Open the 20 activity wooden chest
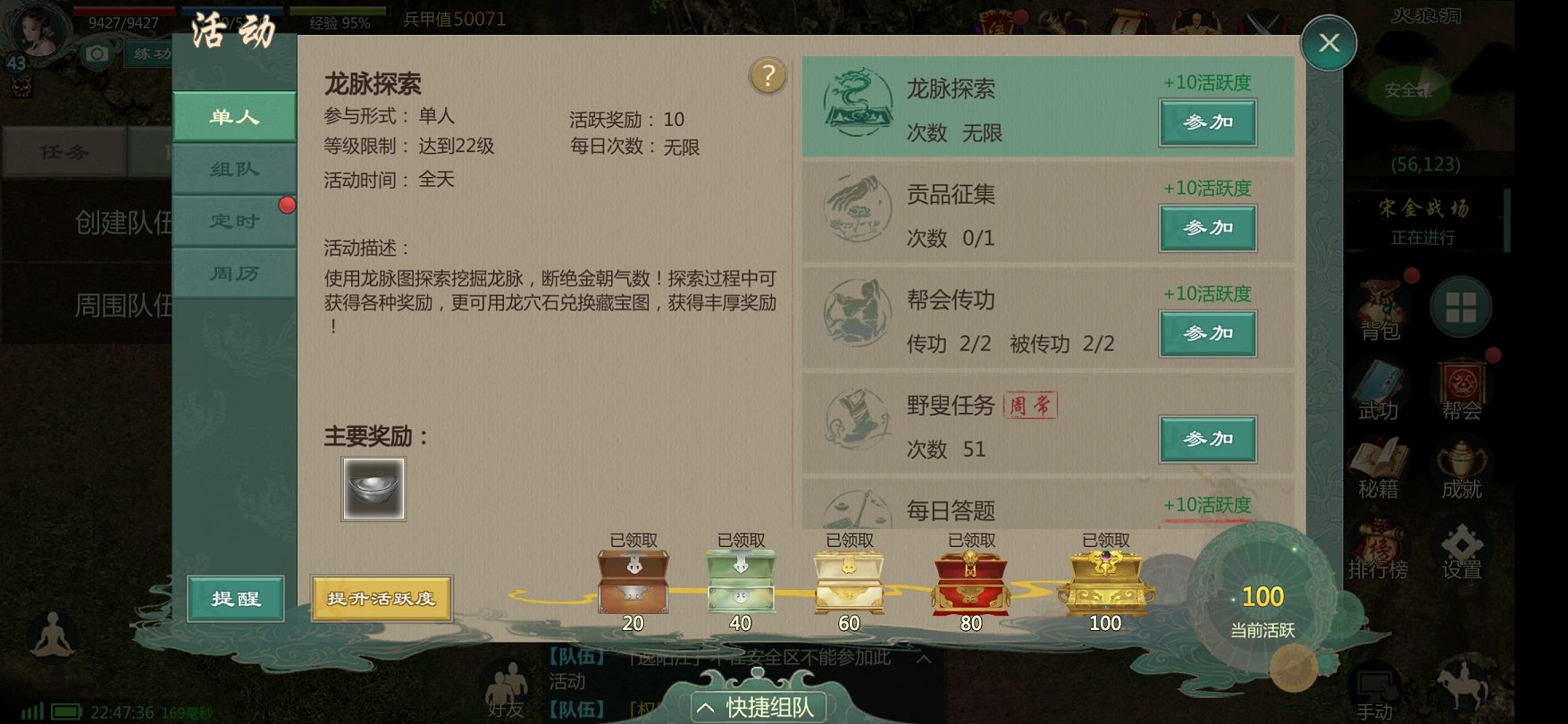 point(633,582)
